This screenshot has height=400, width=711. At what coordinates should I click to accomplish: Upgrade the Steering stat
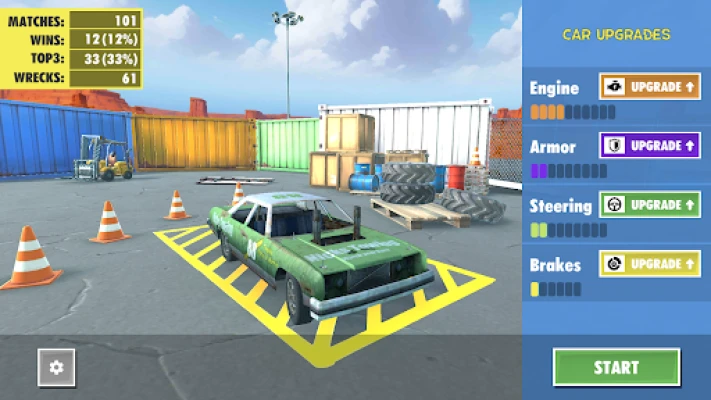point(650,205)
